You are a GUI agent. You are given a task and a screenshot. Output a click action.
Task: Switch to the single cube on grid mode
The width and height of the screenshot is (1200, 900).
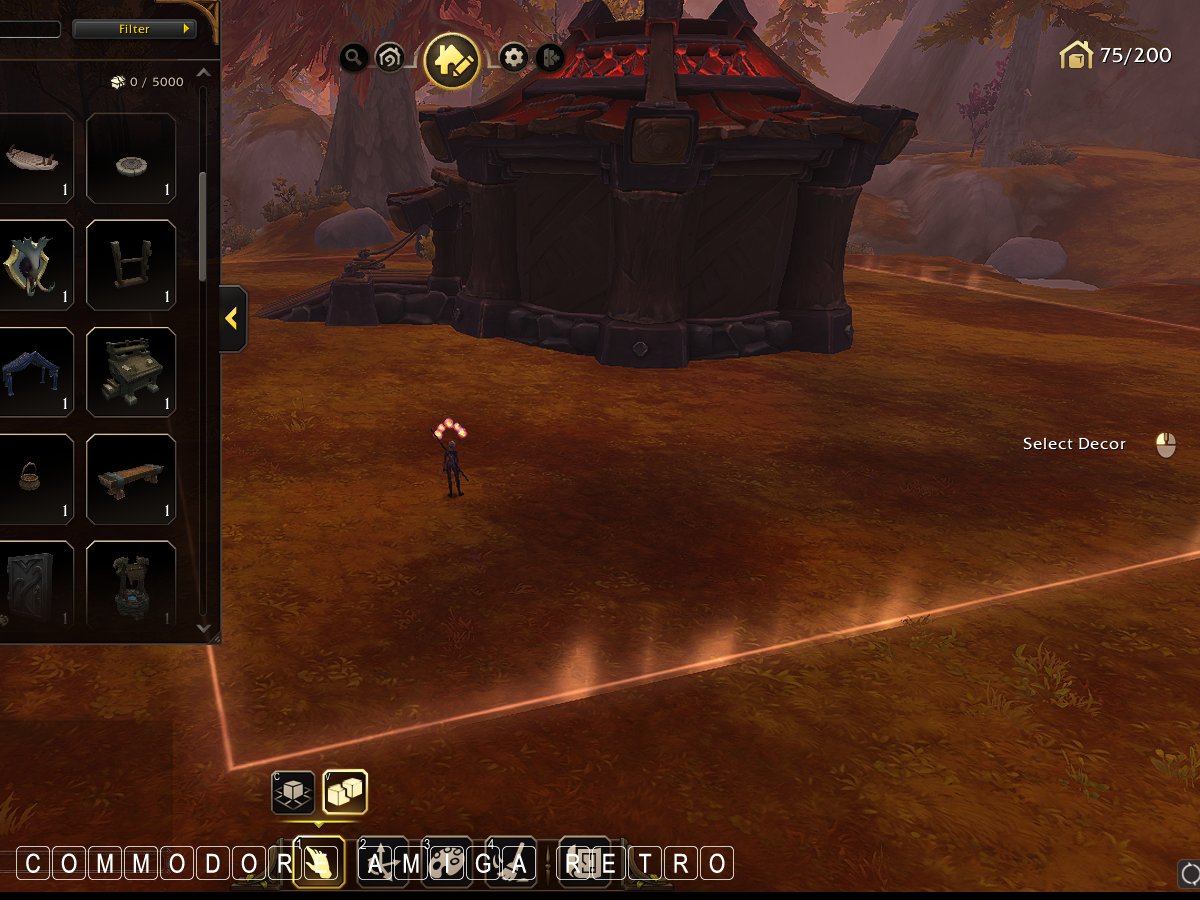click(293, 792)
